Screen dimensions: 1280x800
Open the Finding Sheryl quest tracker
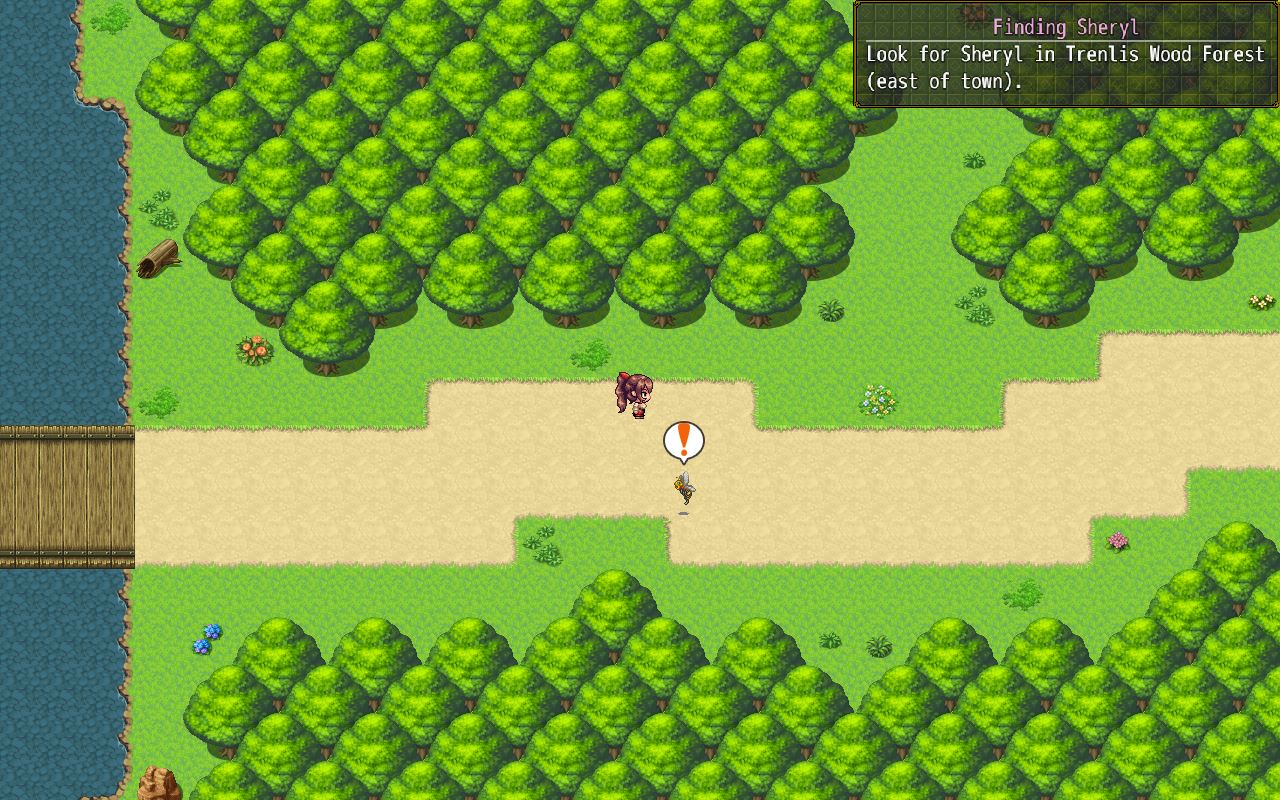(1065, 28)
